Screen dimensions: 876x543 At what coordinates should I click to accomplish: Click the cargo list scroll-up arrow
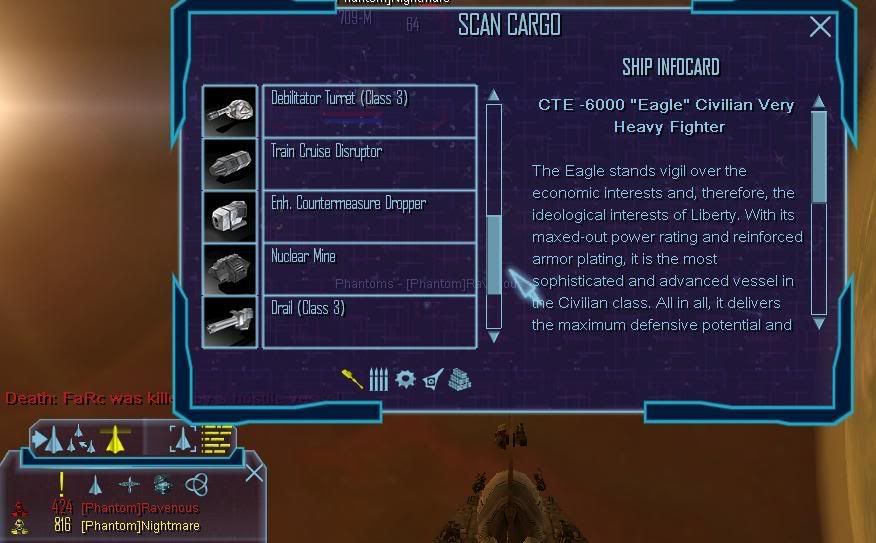coord(493,95)
